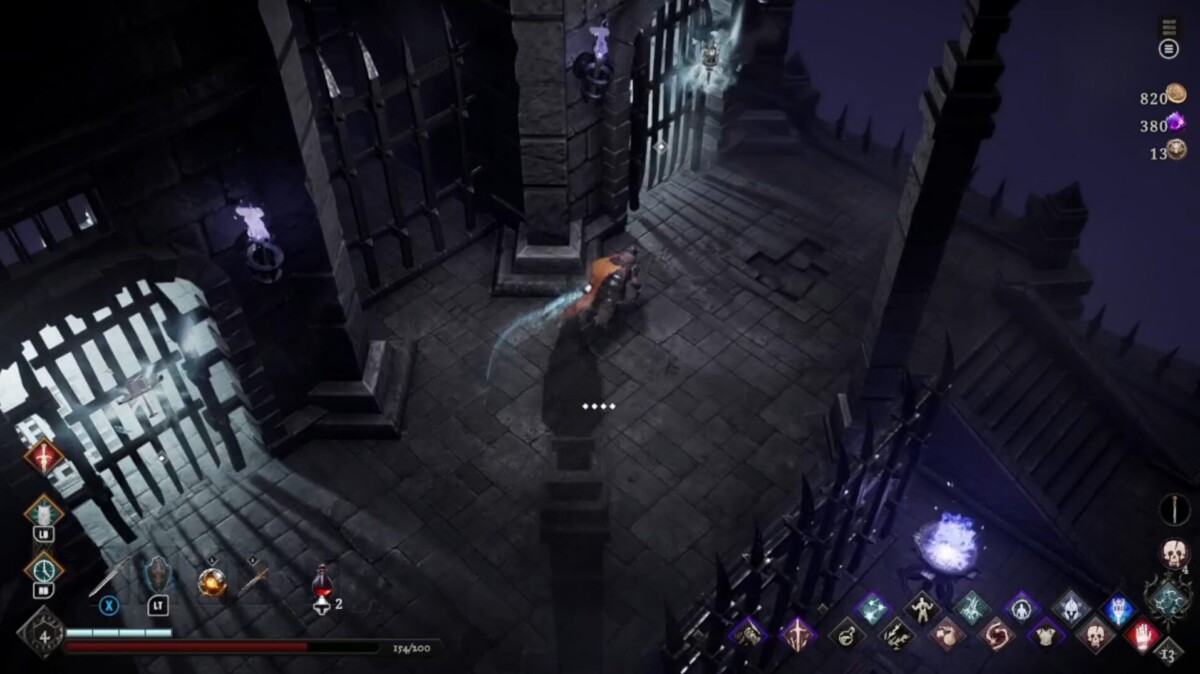The height and width of the screenshot is (674, 1200).
Task: Click the skull icon above the ornate frame
Action: coord(1172,553)
